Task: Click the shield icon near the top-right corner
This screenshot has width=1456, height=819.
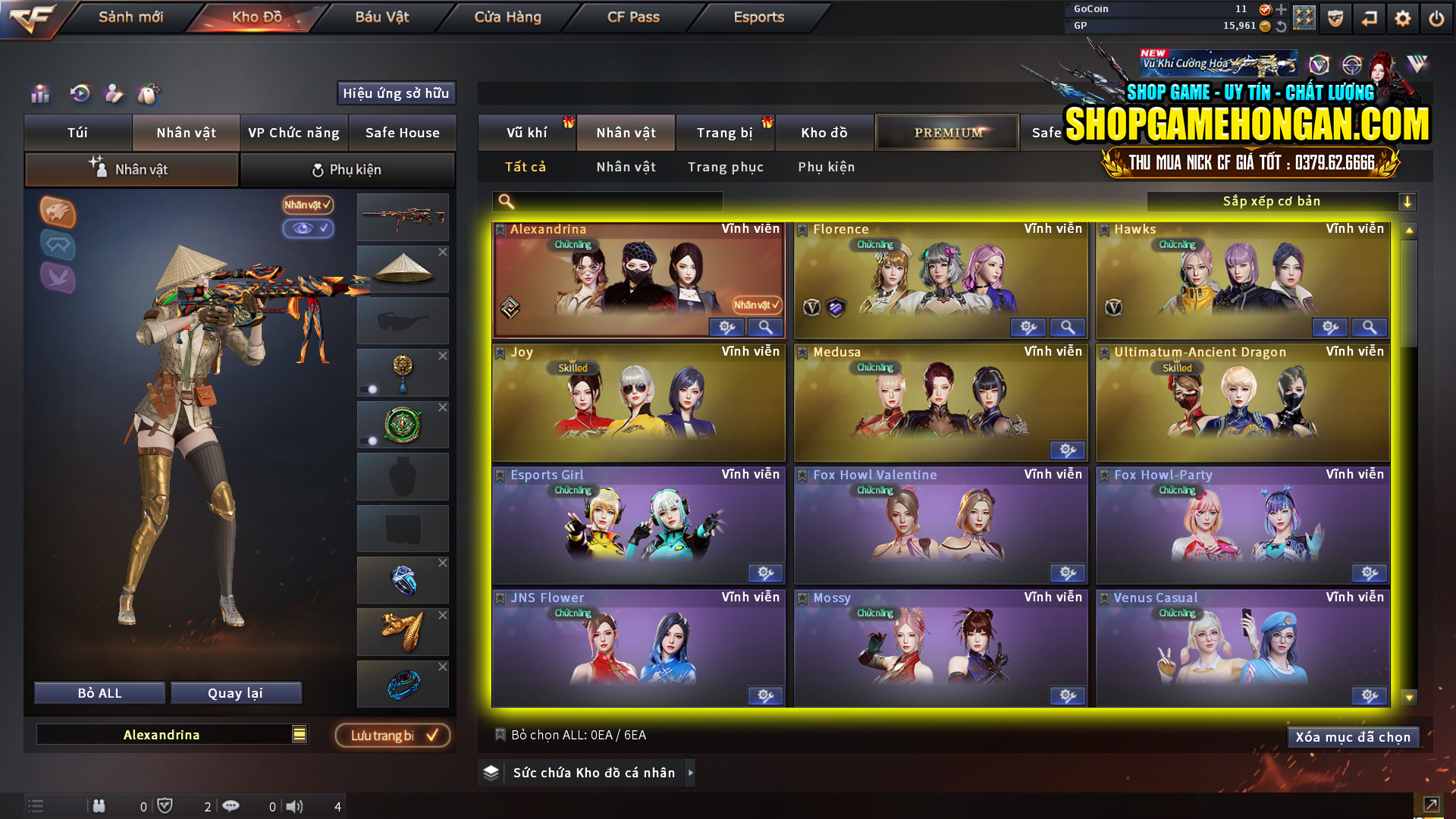Action: (x=1335, y=17)
